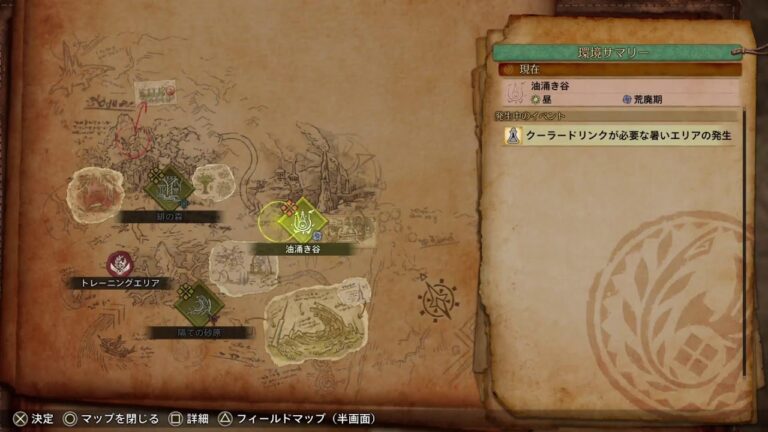Image resolution: width=768 pixels, height=432 pixels.
Task: Select the 油涌き谷 map marker
Action: 302,220
